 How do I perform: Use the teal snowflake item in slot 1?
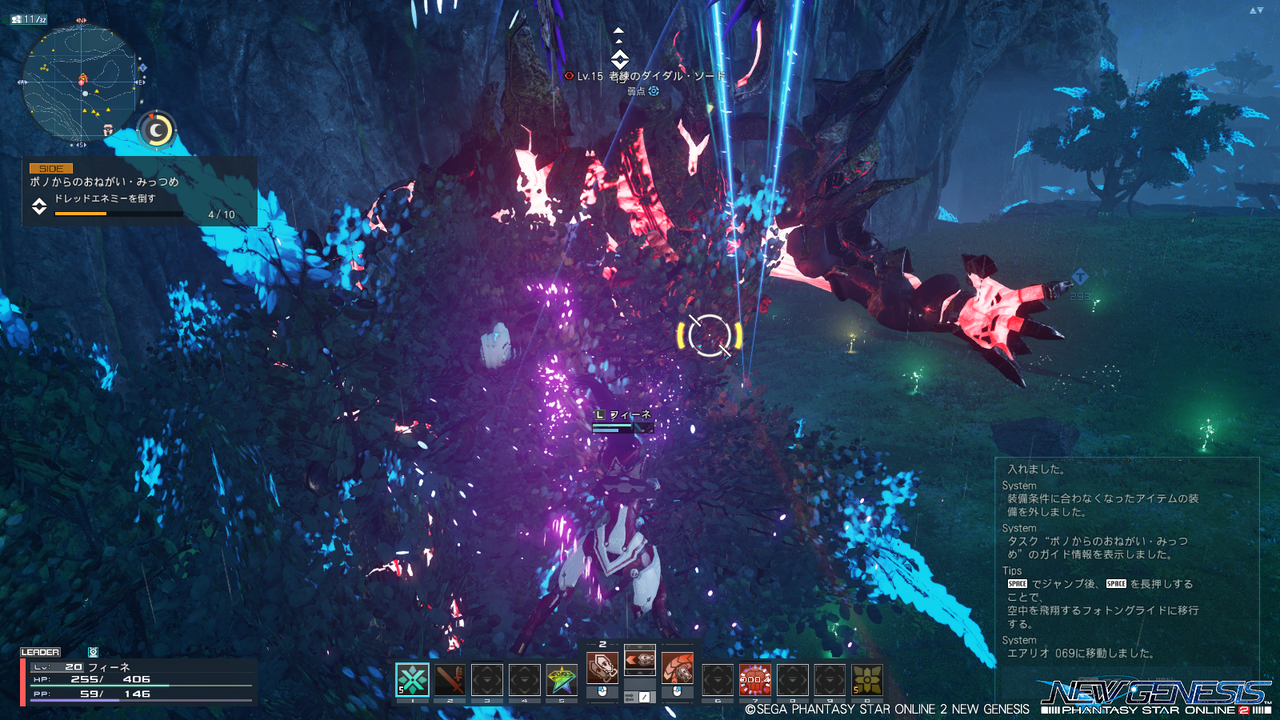pos(412,680)
